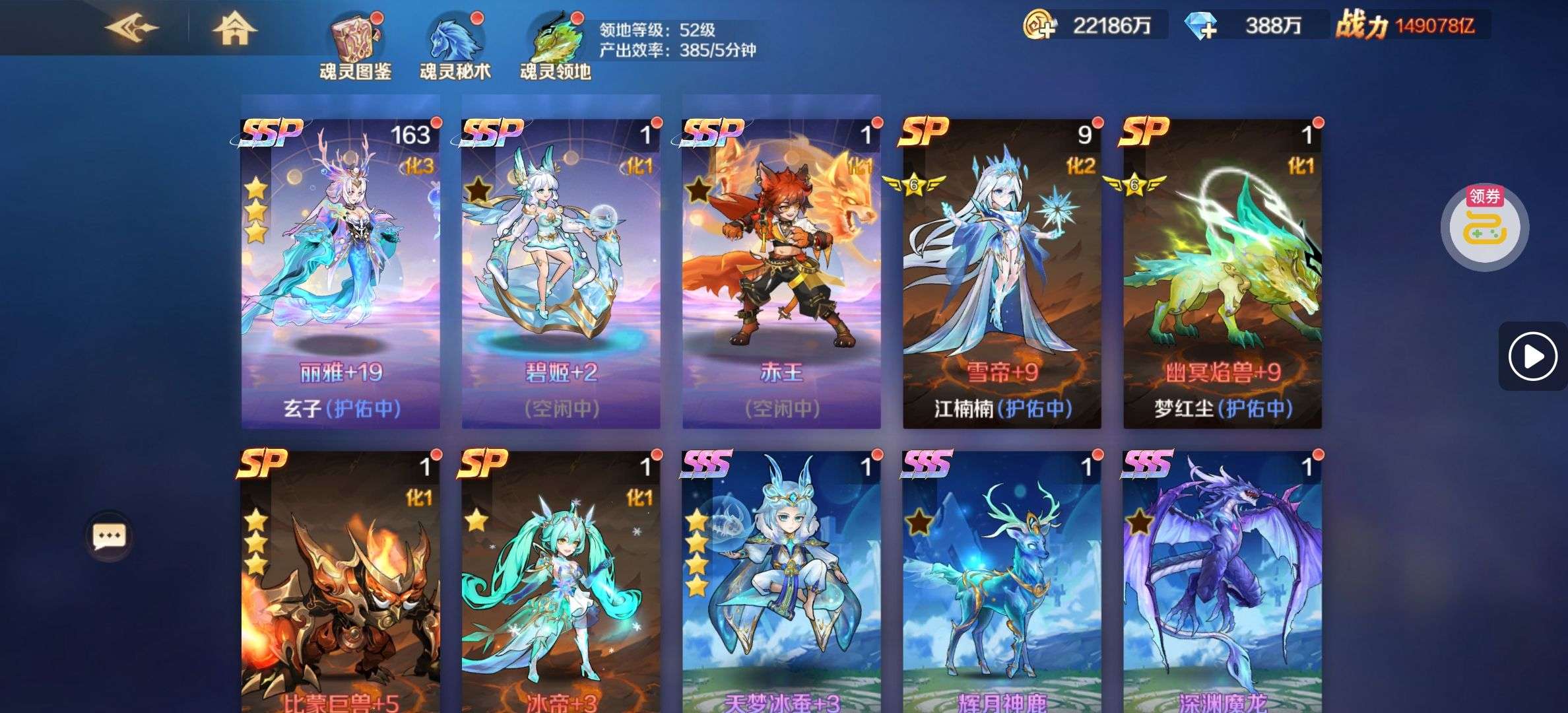Open the chat bubble button
The image size is (1568, 713).
coord(109,536)
